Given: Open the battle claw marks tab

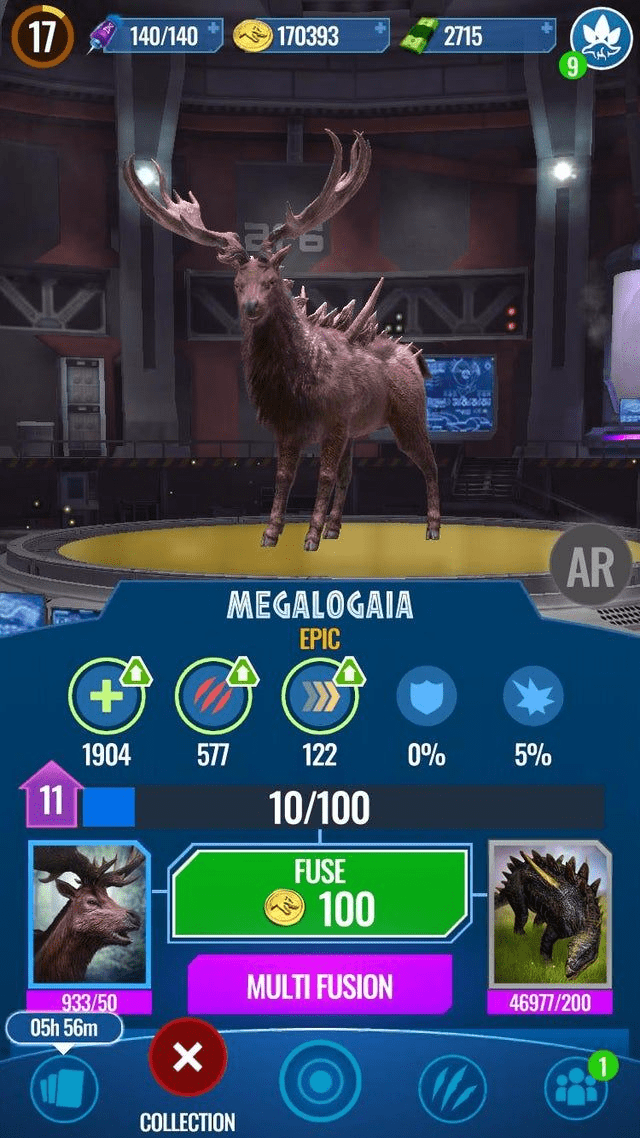Looking at the screenshot, I should [x=452, y=1090].
